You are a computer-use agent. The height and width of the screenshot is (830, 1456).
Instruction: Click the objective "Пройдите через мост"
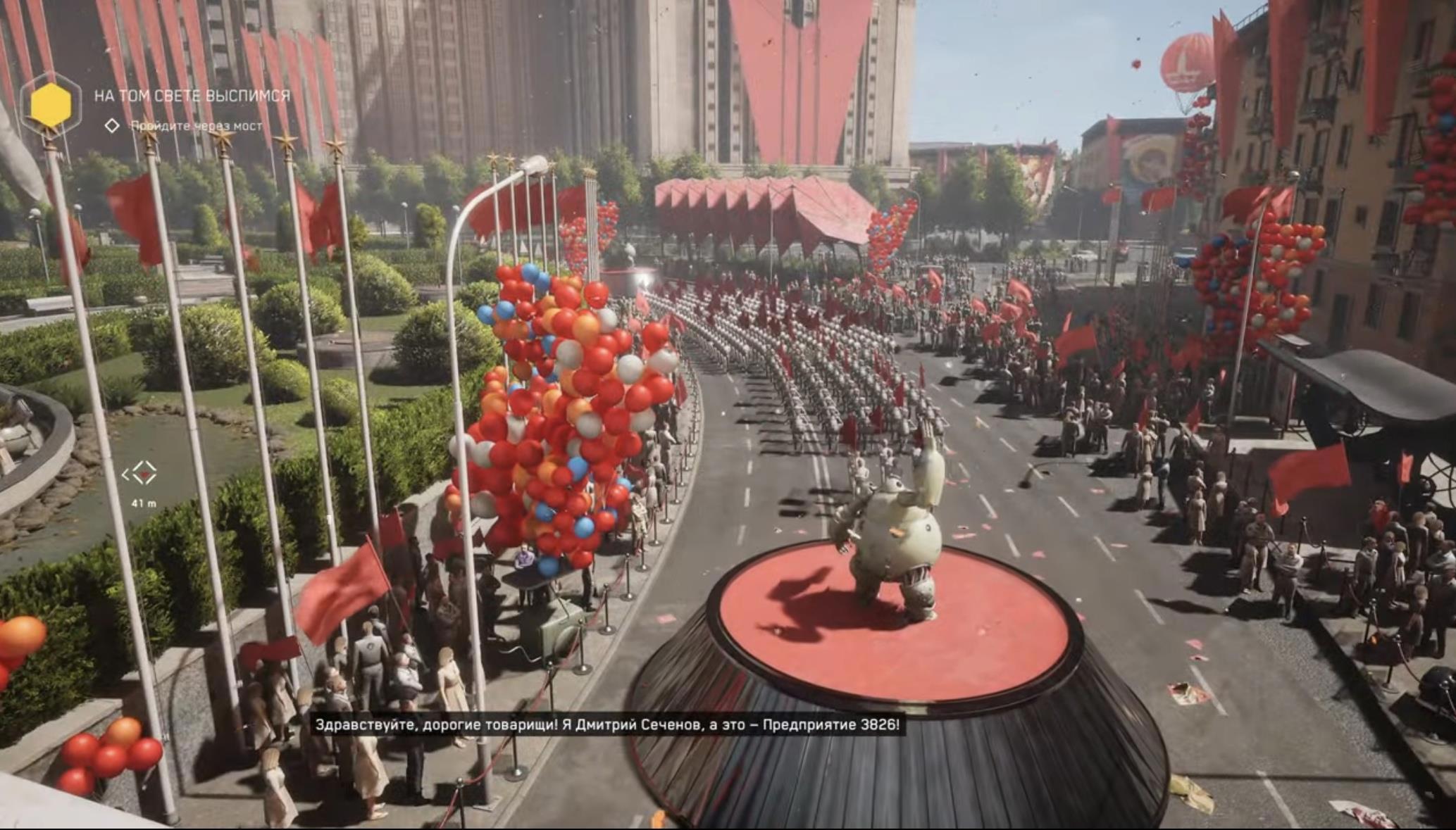click(x=197, y=126)
